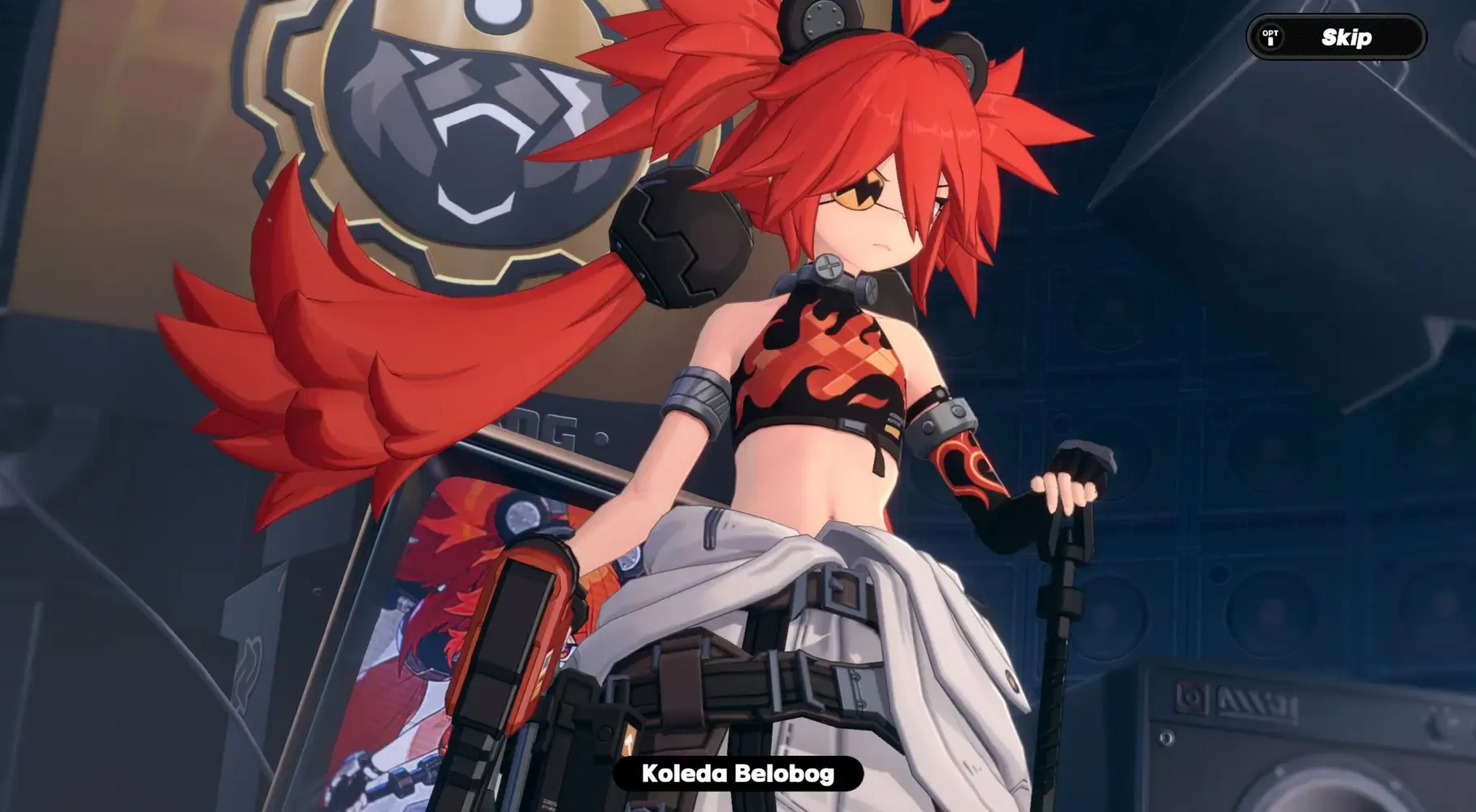Image resolution: width=1476 pixels, height=812 pixels.
Task: Select the Skip label text
Action: pyautogui.click(x=1345, y=37)
